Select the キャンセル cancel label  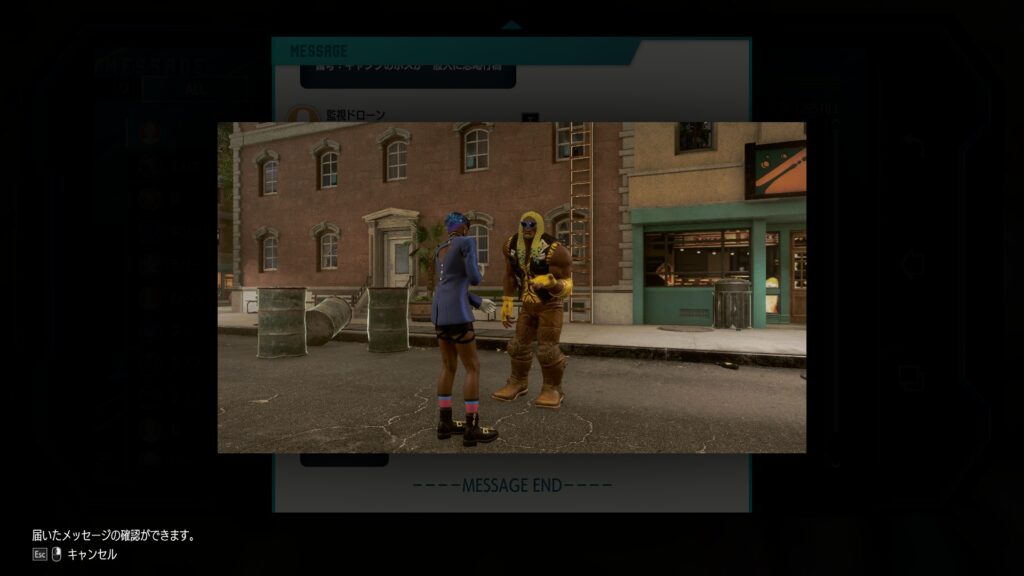tap(92, 554)
